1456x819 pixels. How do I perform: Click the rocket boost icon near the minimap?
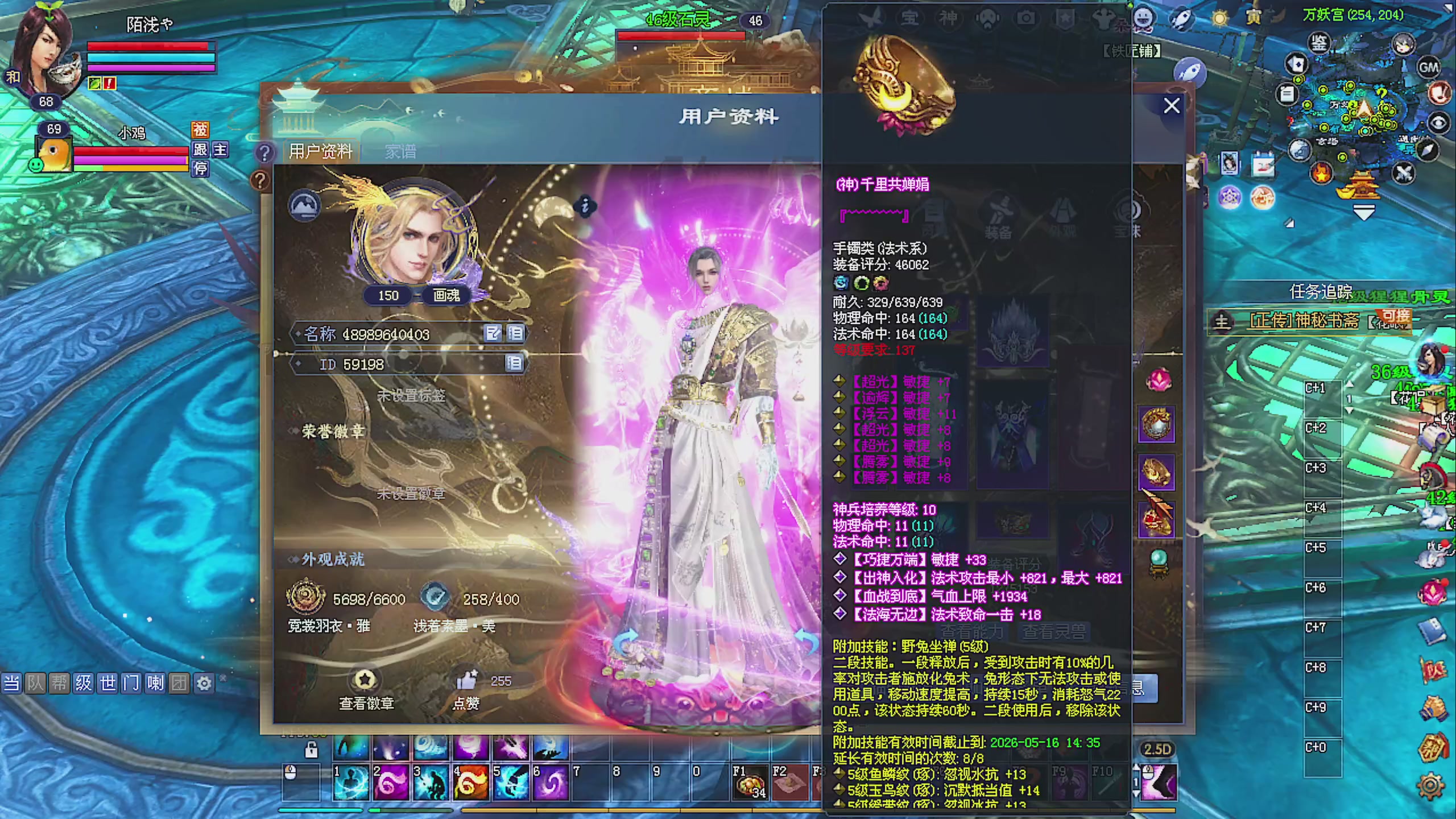[x=1190, y=72]
